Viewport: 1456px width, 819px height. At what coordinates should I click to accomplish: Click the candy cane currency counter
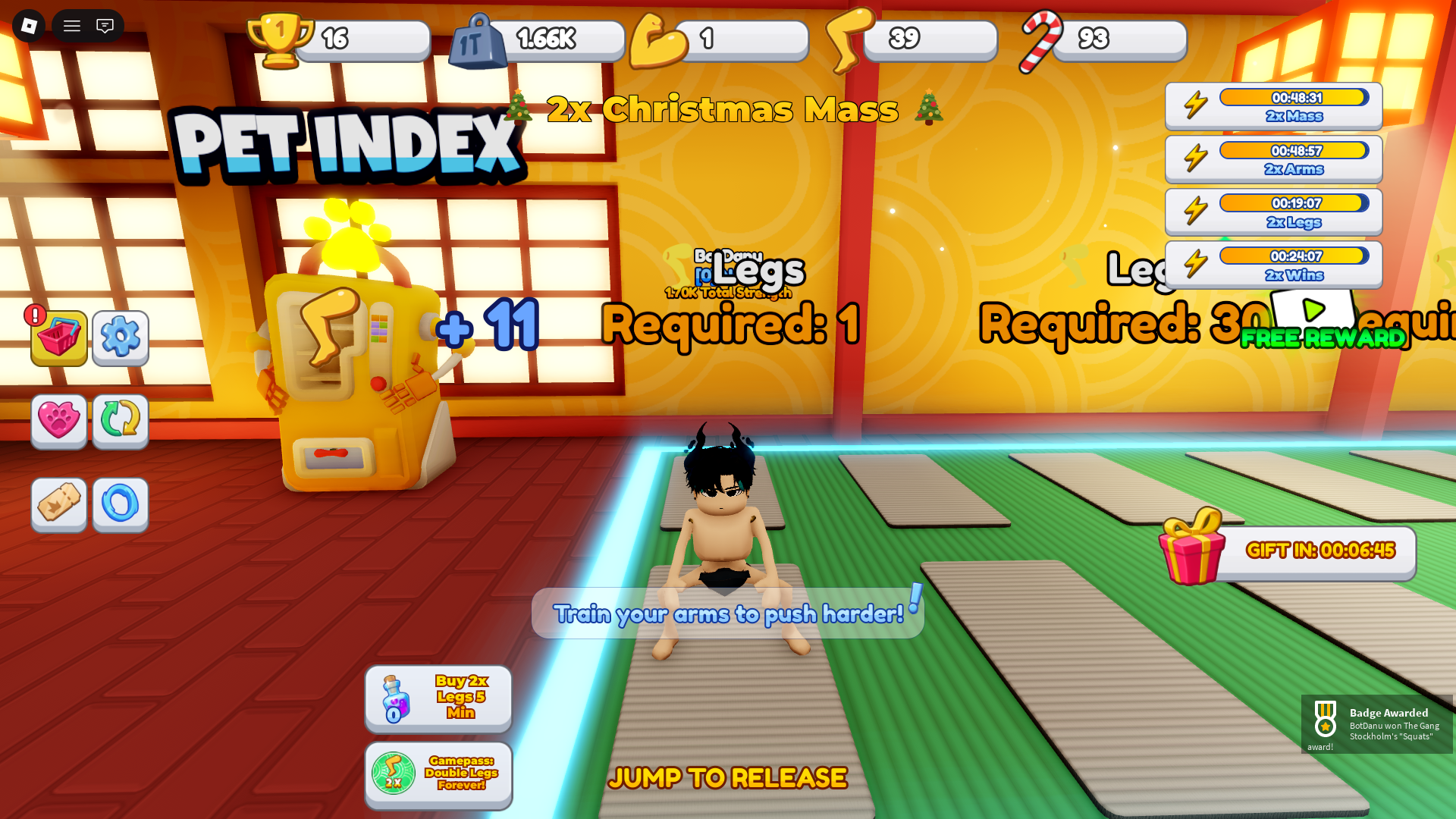click(x=1107, y=38)
